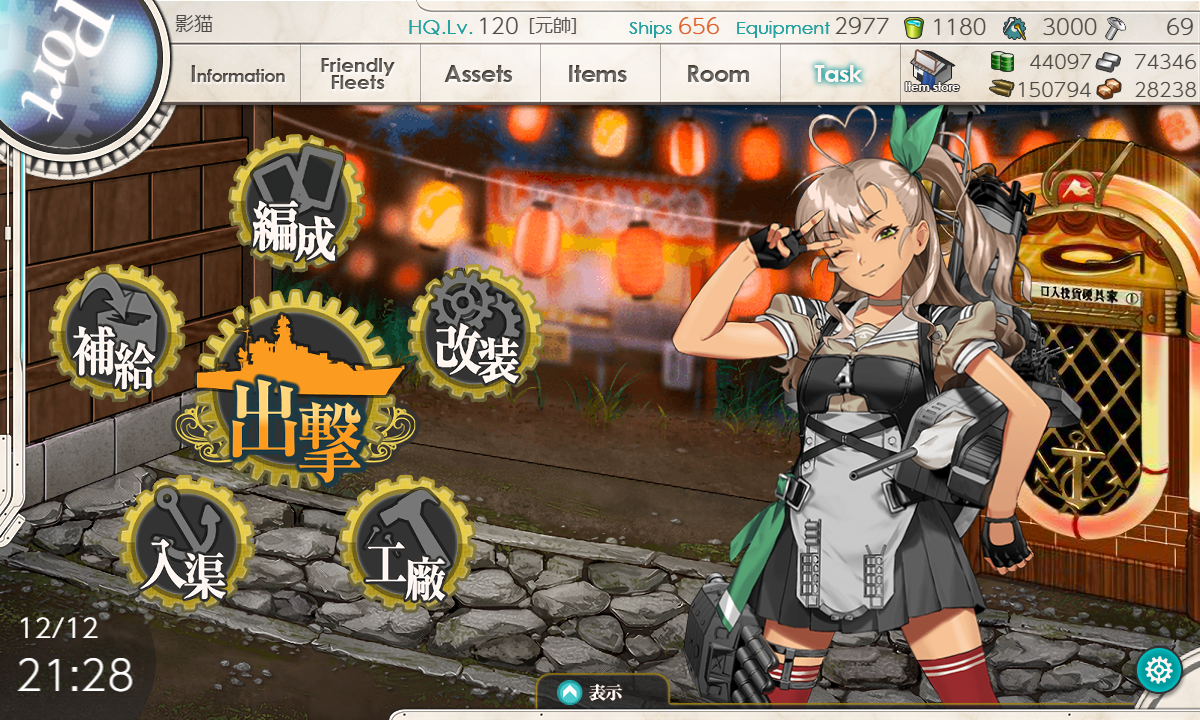Visit the Item store
The height and width of the screenshot is (720, 1200).
coord(931,72)
